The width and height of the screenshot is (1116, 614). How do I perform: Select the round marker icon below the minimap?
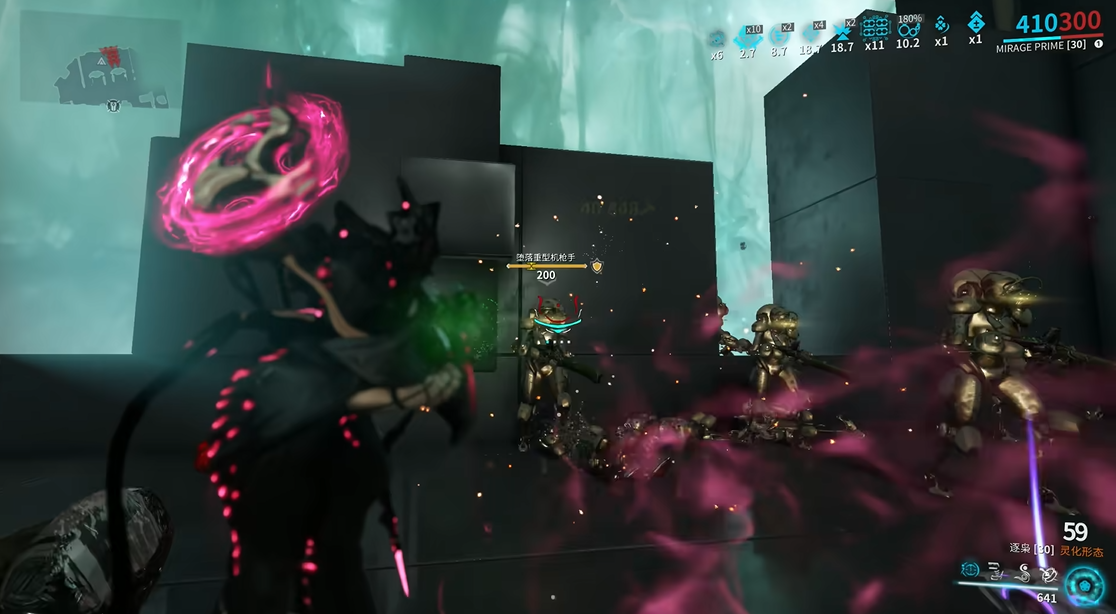[x=113, y=105]
